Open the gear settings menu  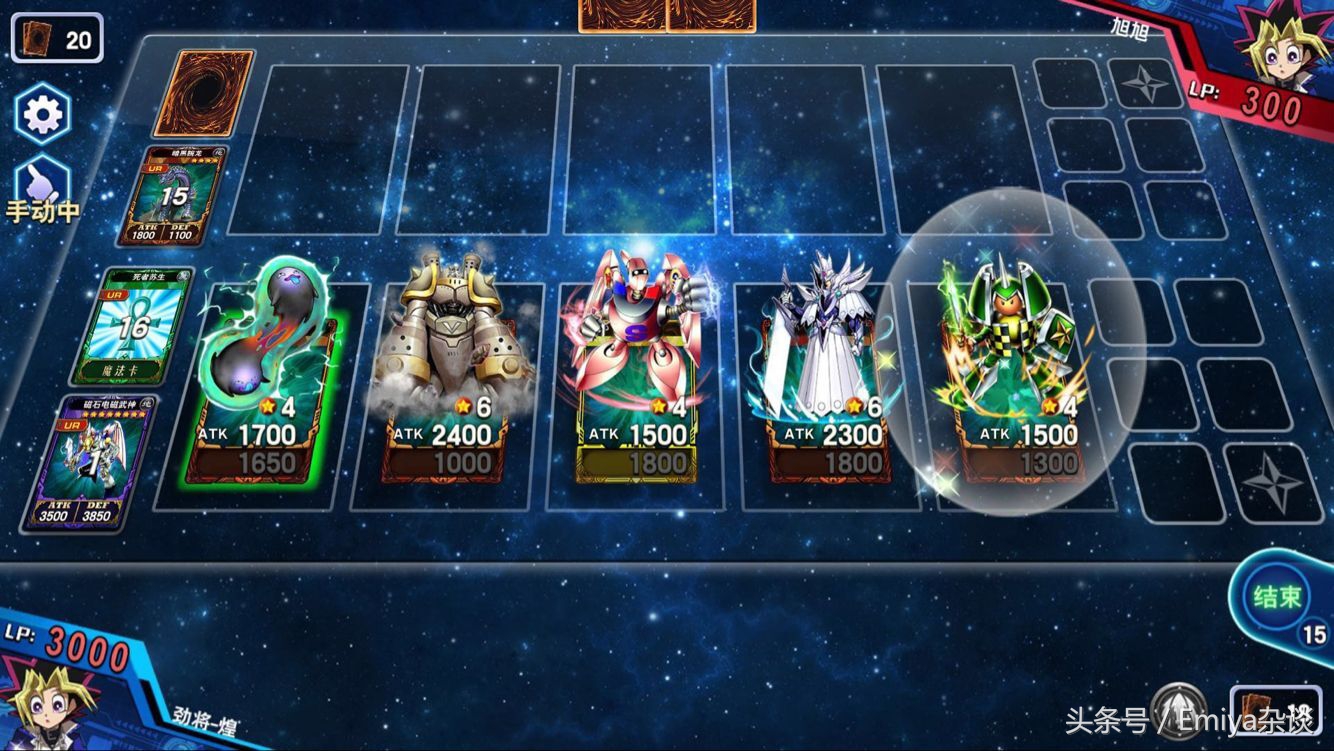(x=42, y=115)
